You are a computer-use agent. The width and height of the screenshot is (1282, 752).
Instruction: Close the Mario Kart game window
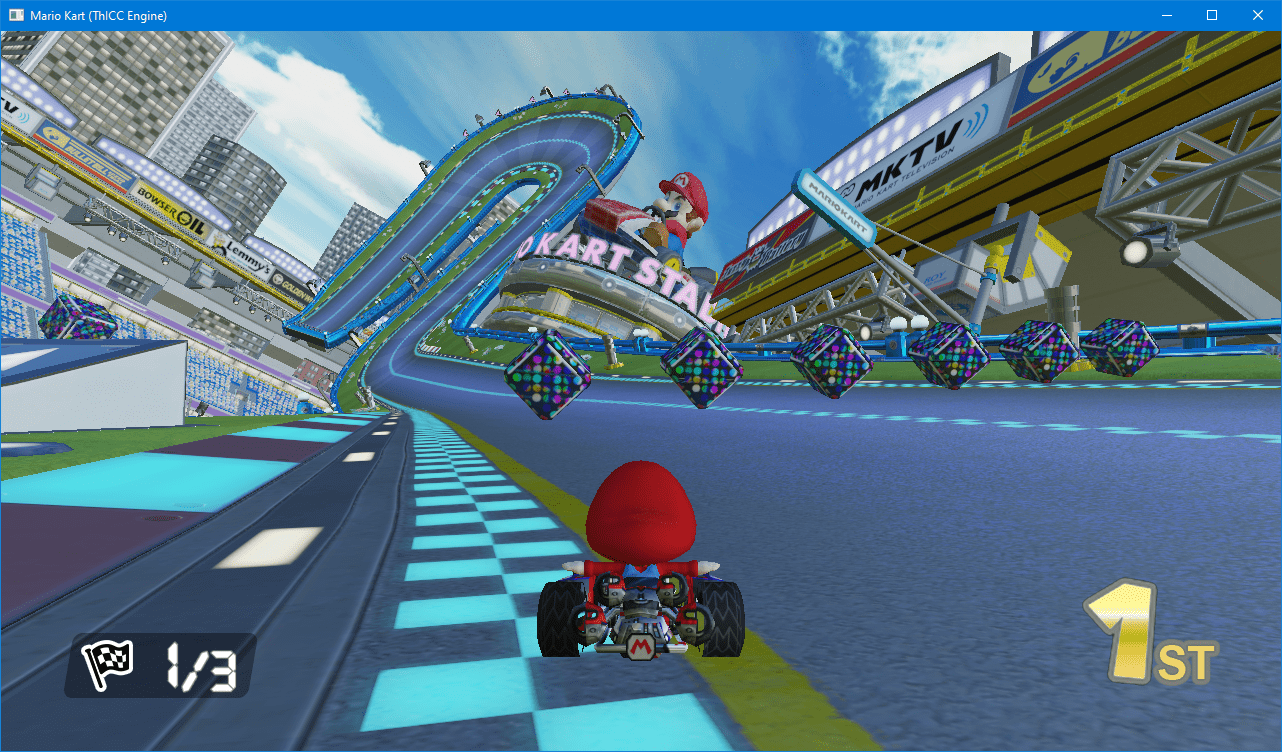1257,15
